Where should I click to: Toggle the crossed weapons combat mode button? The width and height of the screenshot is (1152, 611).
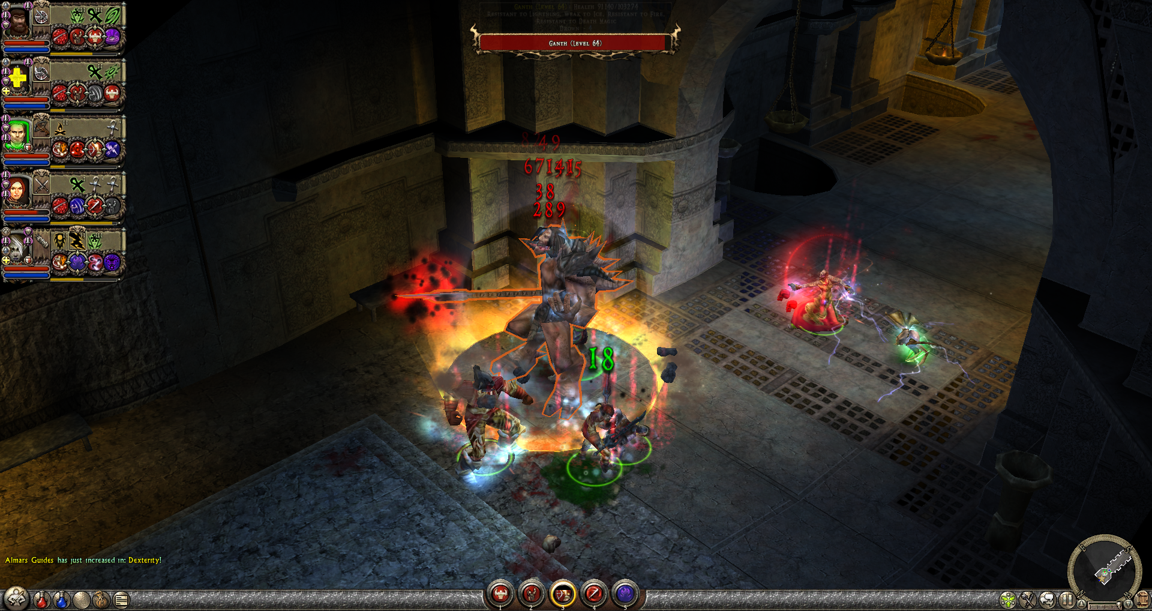tap(1027, 600)
